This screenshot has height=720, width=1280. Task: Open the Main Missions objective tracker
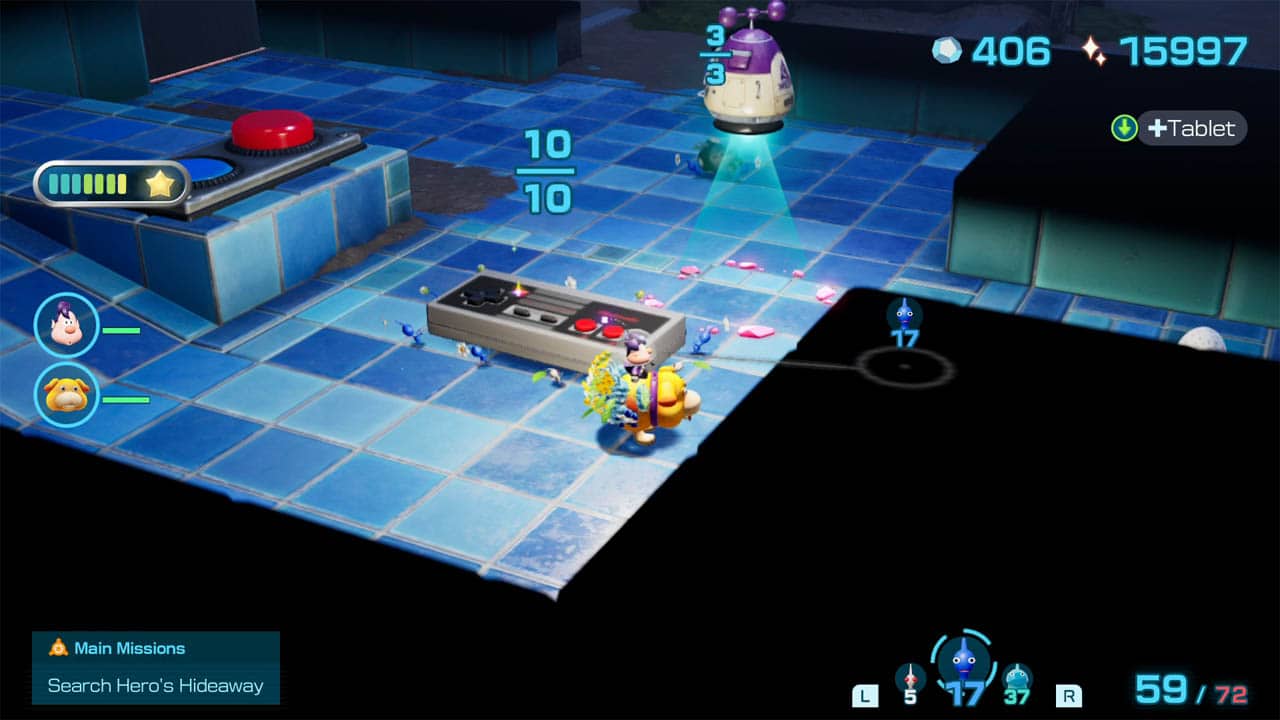click(x=156, y=667)
